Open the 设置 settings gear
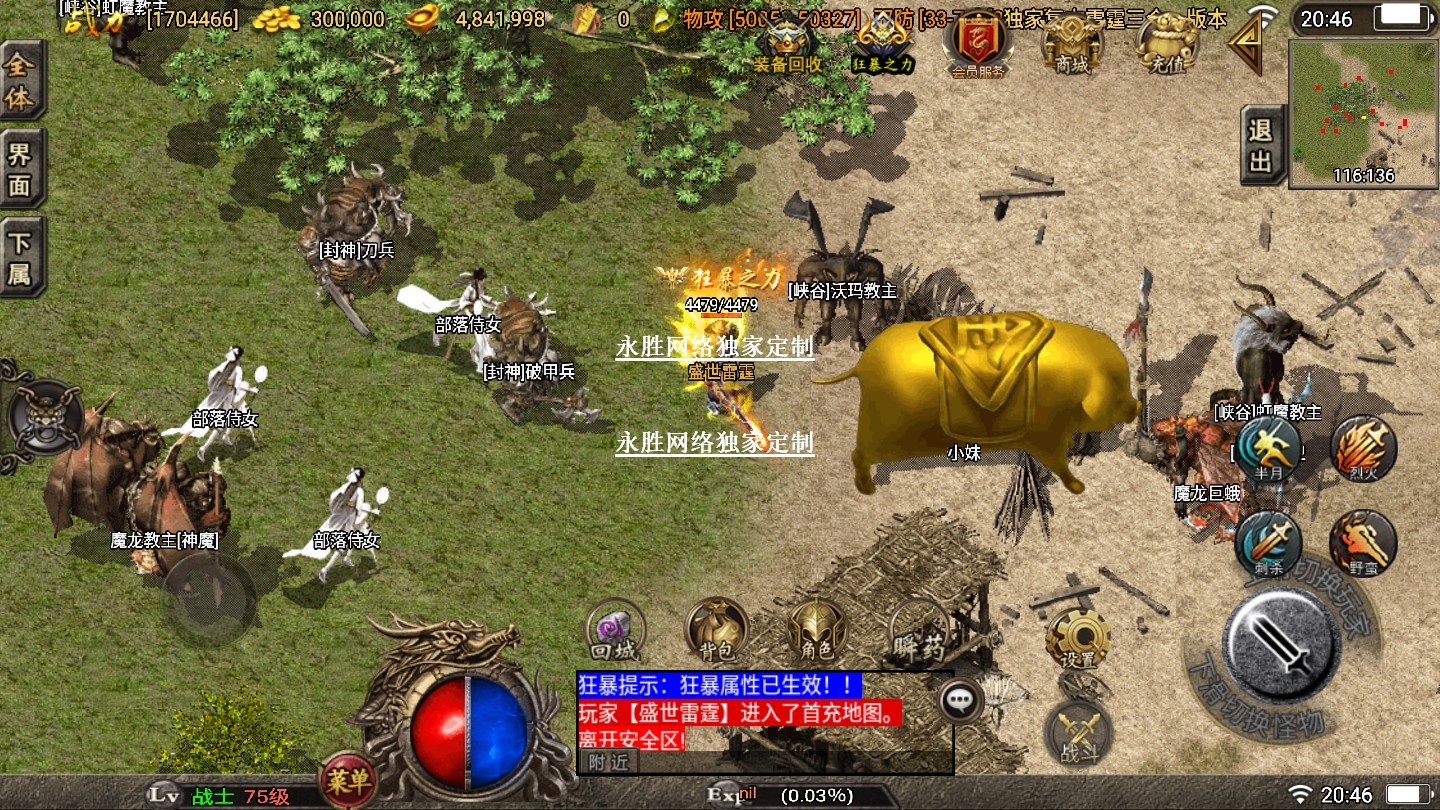The width and height of the screenshot is (1440, 810). tap(1077, 638)
